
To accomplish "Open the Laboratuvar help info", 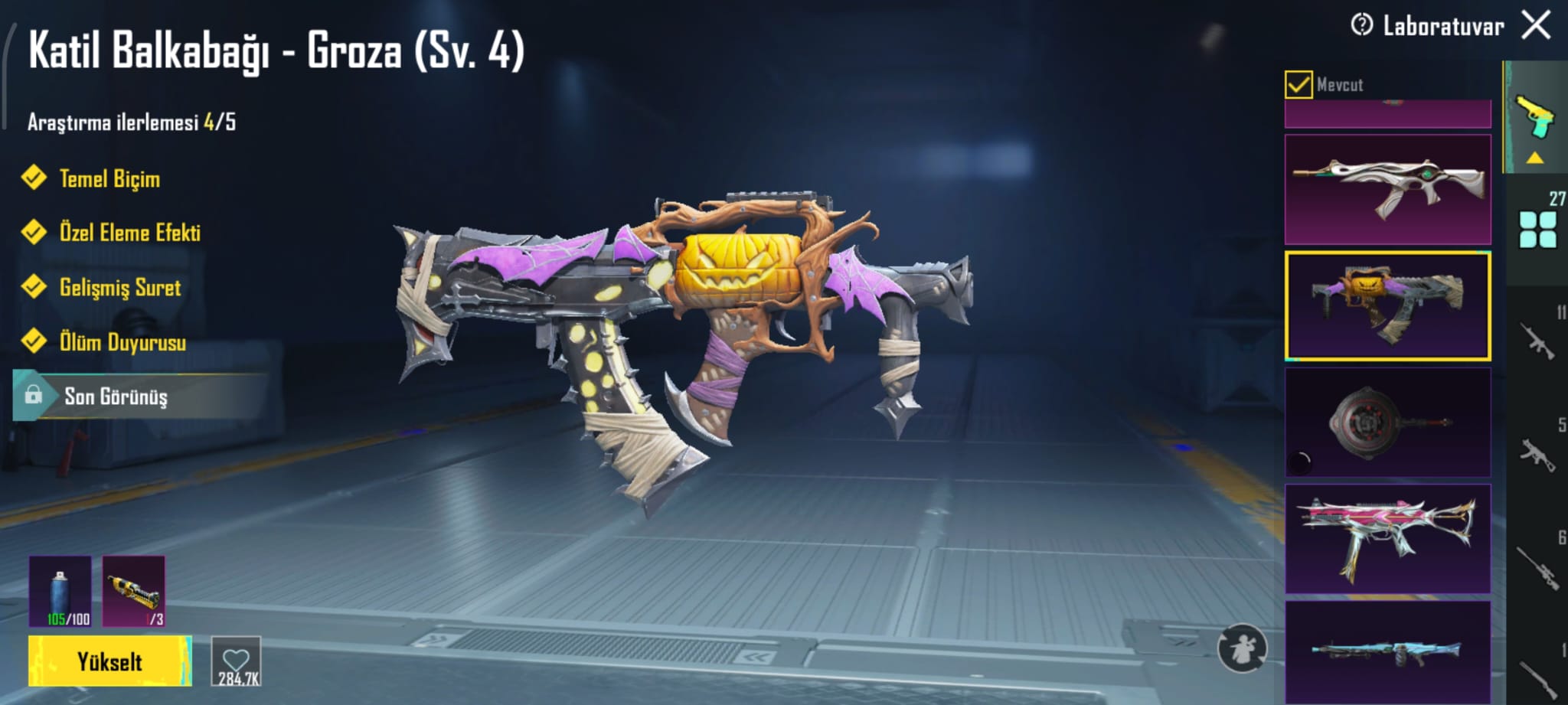I will click(1361, 25).
